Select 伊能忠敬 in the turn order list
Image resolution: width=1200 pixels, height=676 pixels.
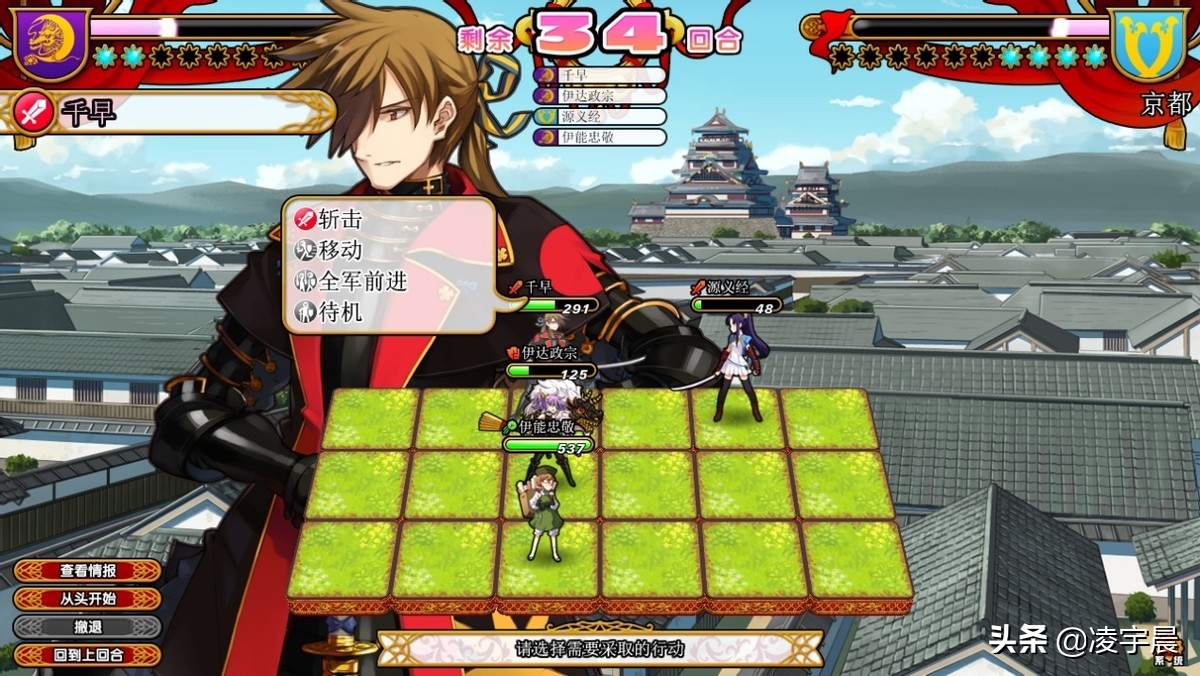point(600,137)
